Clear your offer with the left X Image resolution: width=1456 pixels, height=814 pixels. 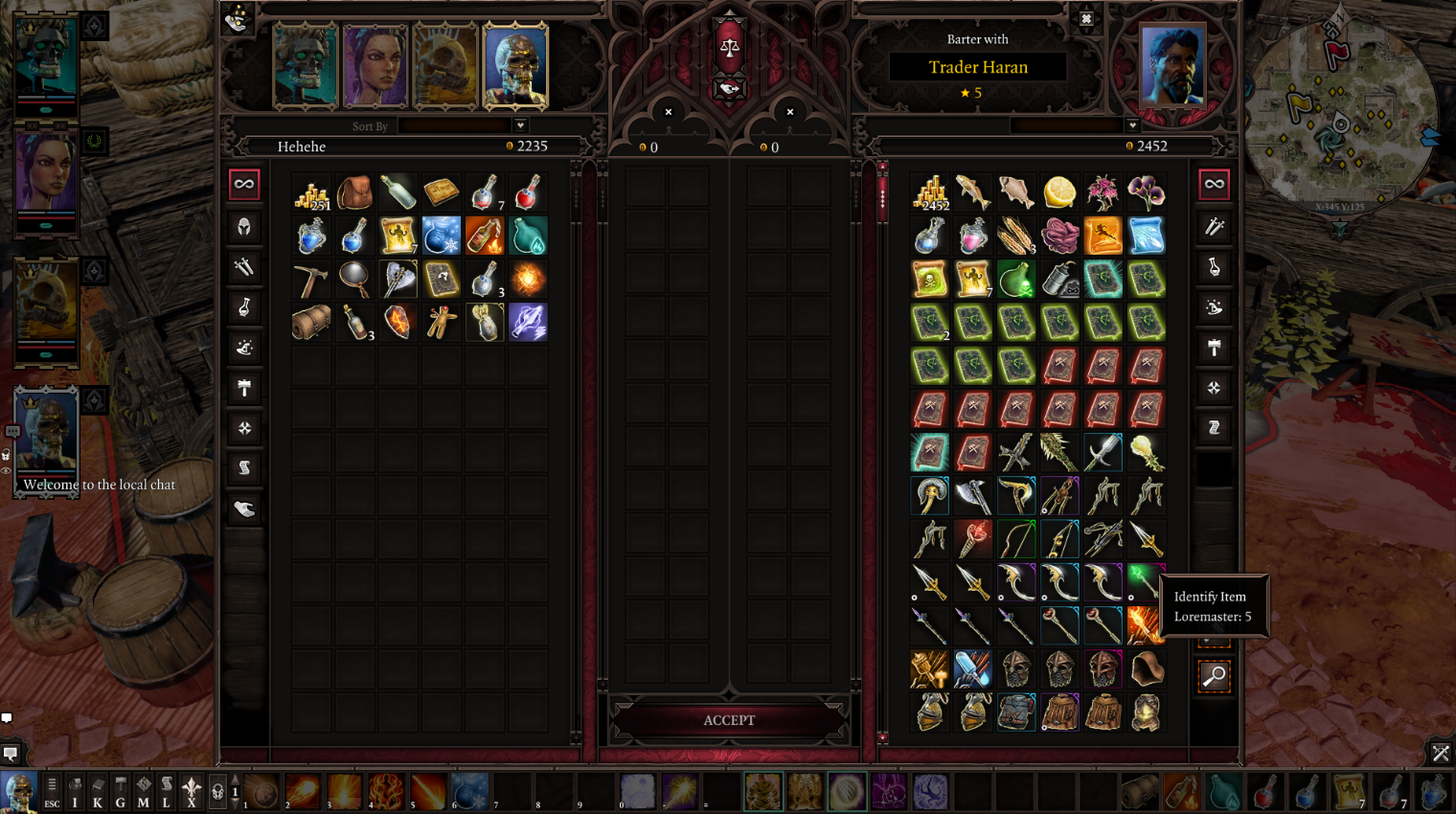point(669,112)
